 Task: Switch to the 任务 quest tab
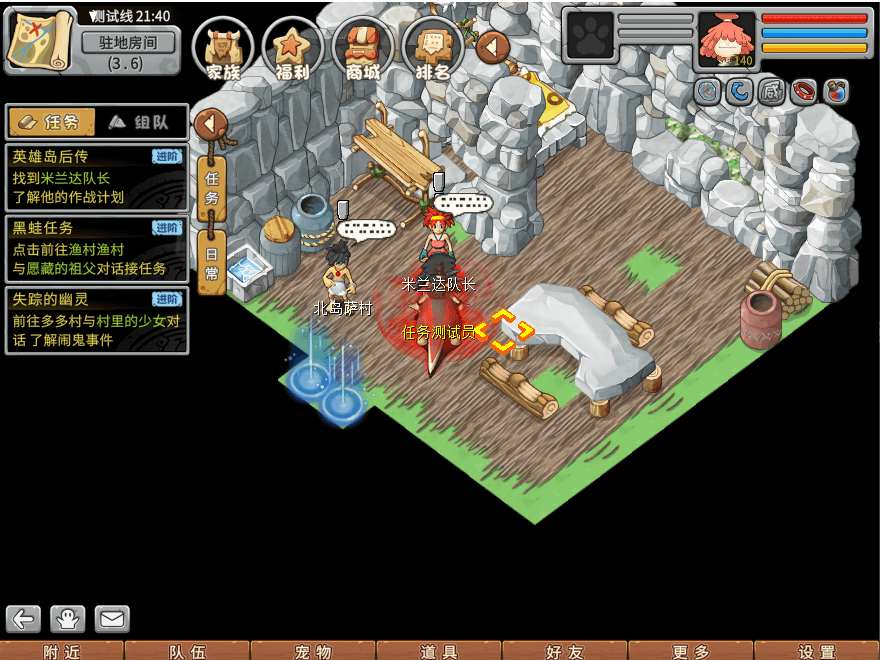pyautogui.click(x=52, y=122)
